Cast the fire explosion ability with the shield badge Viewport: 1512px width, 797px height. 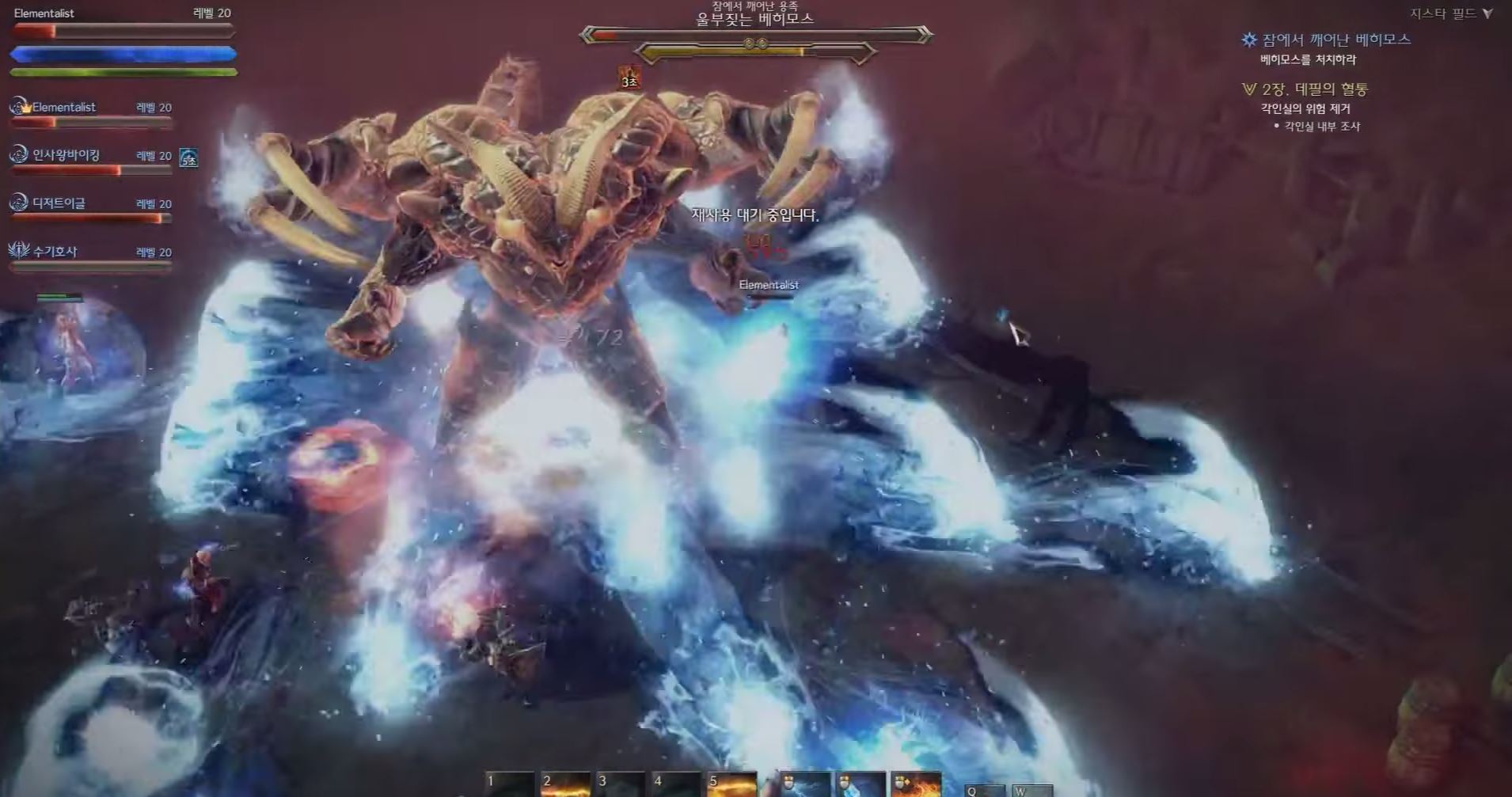[x=916, y=784]
